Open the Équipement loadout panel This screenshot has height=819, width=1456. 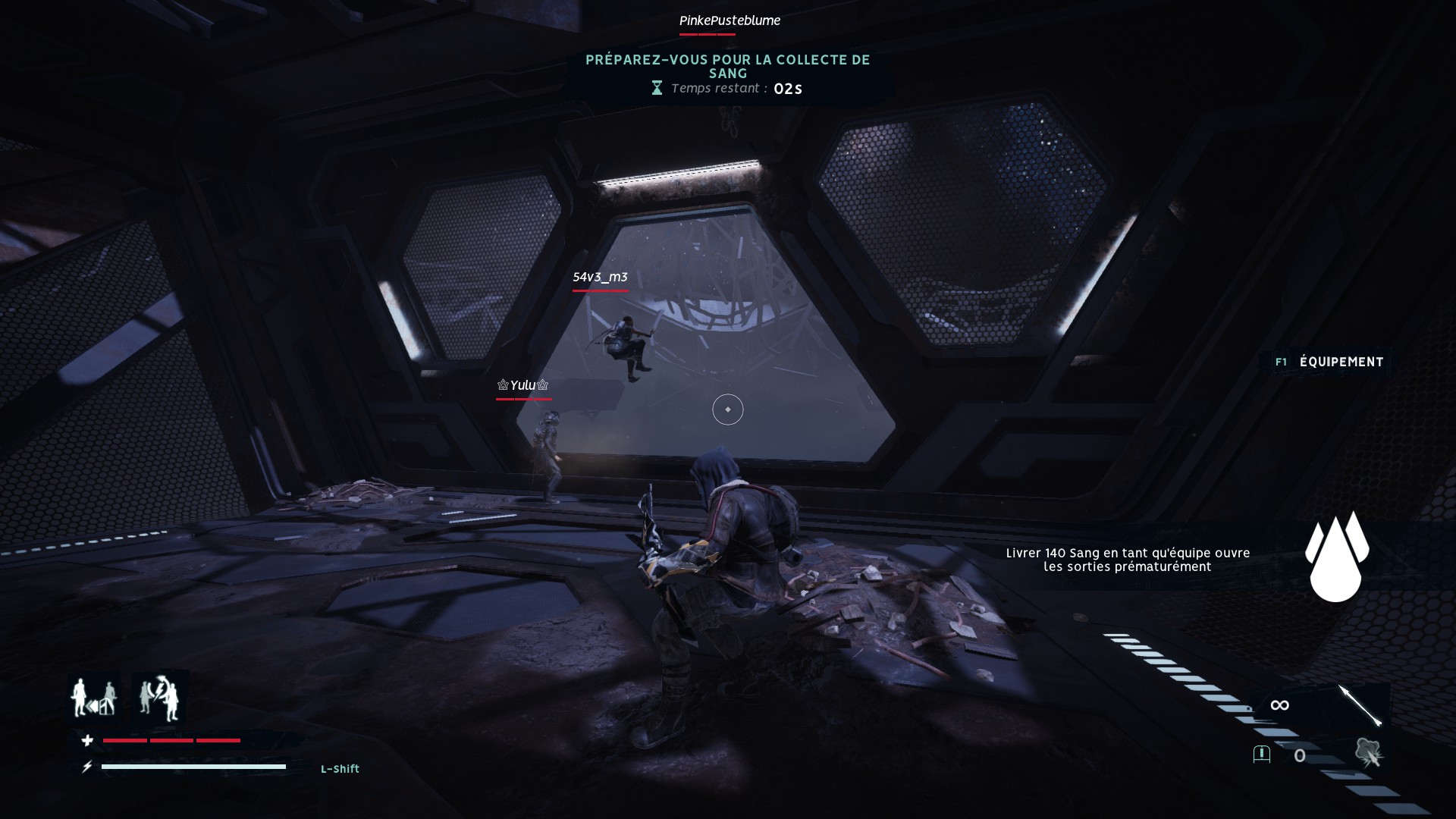pos(1331,362)
